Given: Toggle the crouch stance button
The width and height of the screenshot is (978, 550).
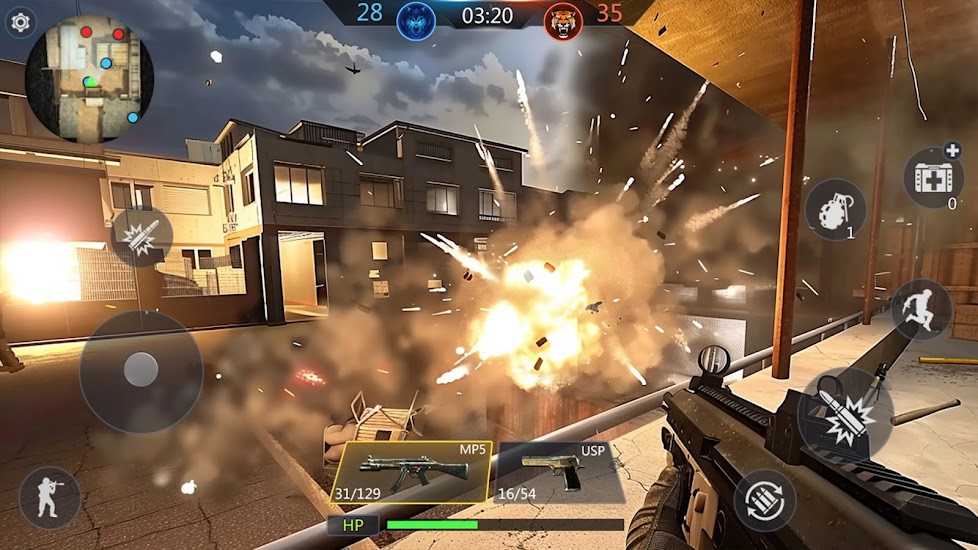Looking at the screenshot, I should click(x=49, y=497).
